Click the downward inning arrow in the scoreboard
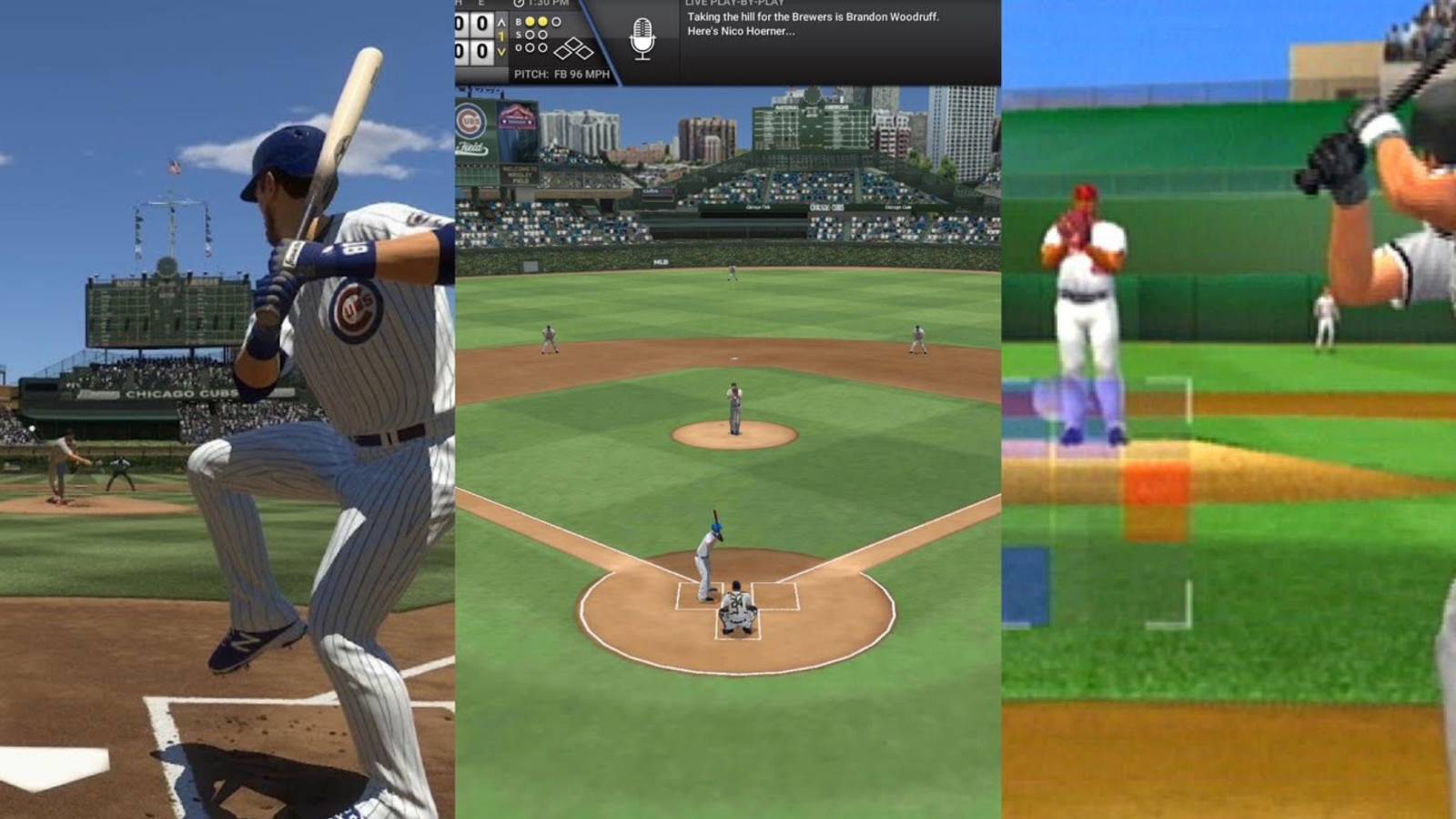The width and height of the screenshot is (1456, 819). tap(501, 51)
